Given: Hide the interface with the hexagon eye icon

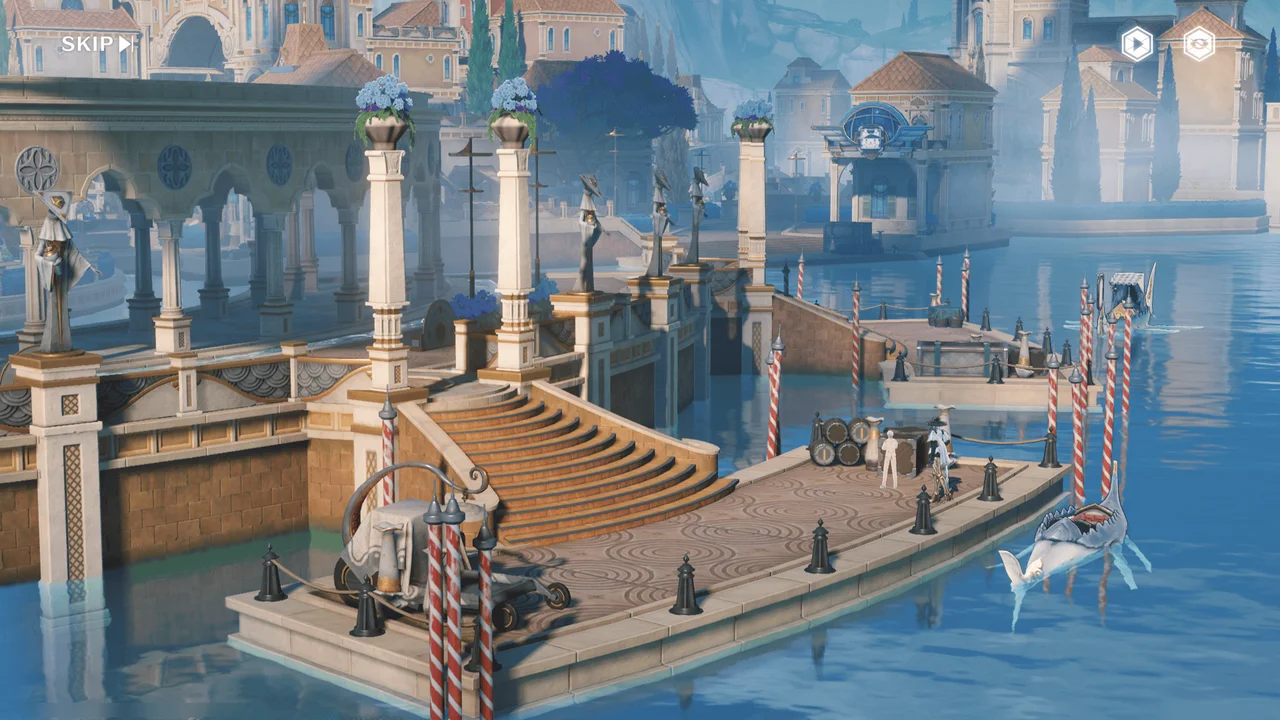Looking at the screenshot, I should pyautogui.click(x=1199, y=44).
